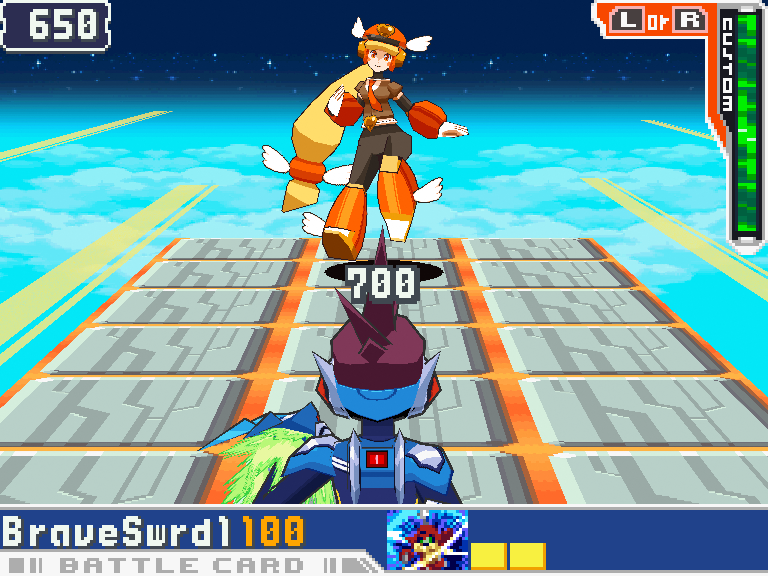The width and height of the screenshot is (768, 576).
Task: Select the BraveSwrd1 battle card icon
Action: (x=427, y=540)
